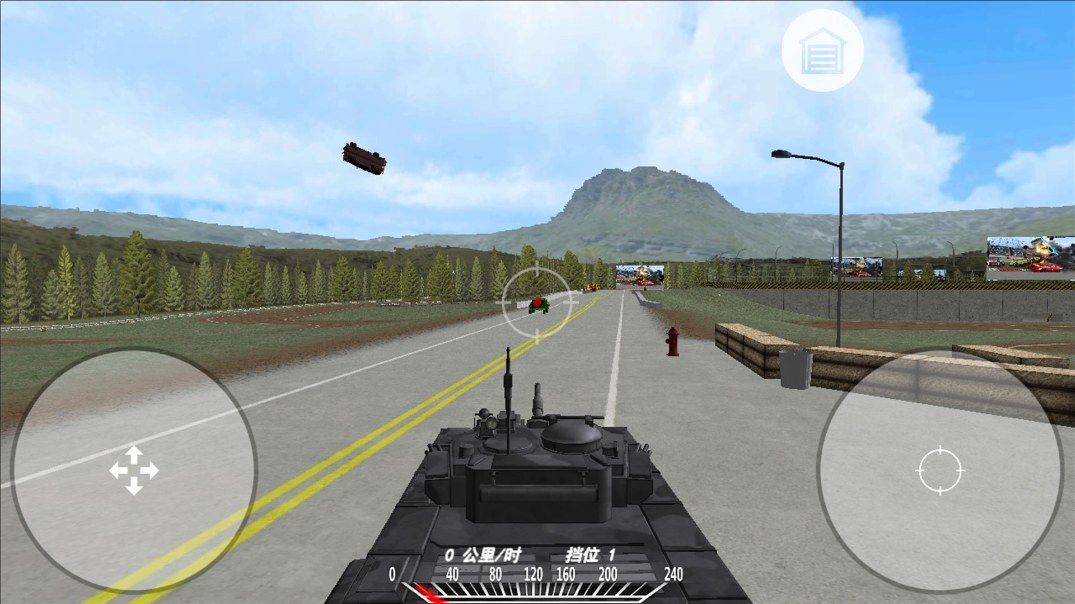Fire using the crosshair aim pad
1075x604 pixels.
pyautogui.click(x=939, y=471)
